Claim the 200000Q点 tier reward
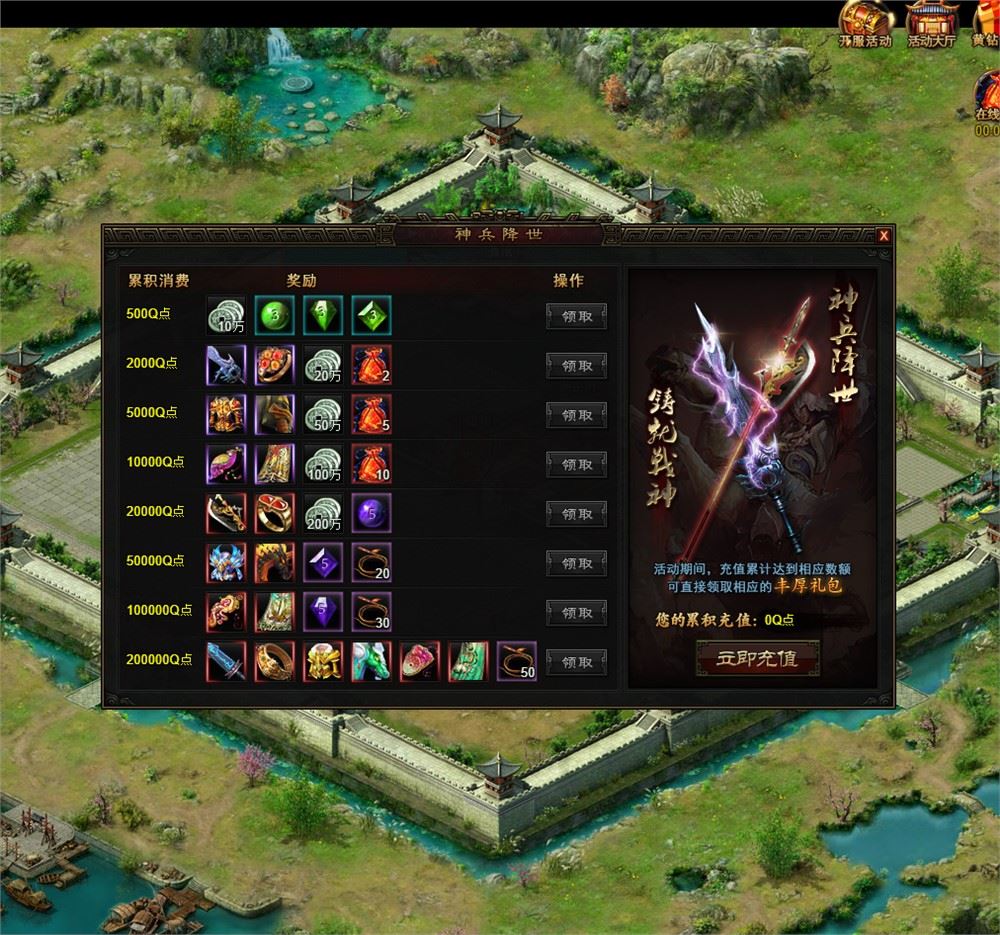Viewport: 1000px width, 935px height. [576, 662]
